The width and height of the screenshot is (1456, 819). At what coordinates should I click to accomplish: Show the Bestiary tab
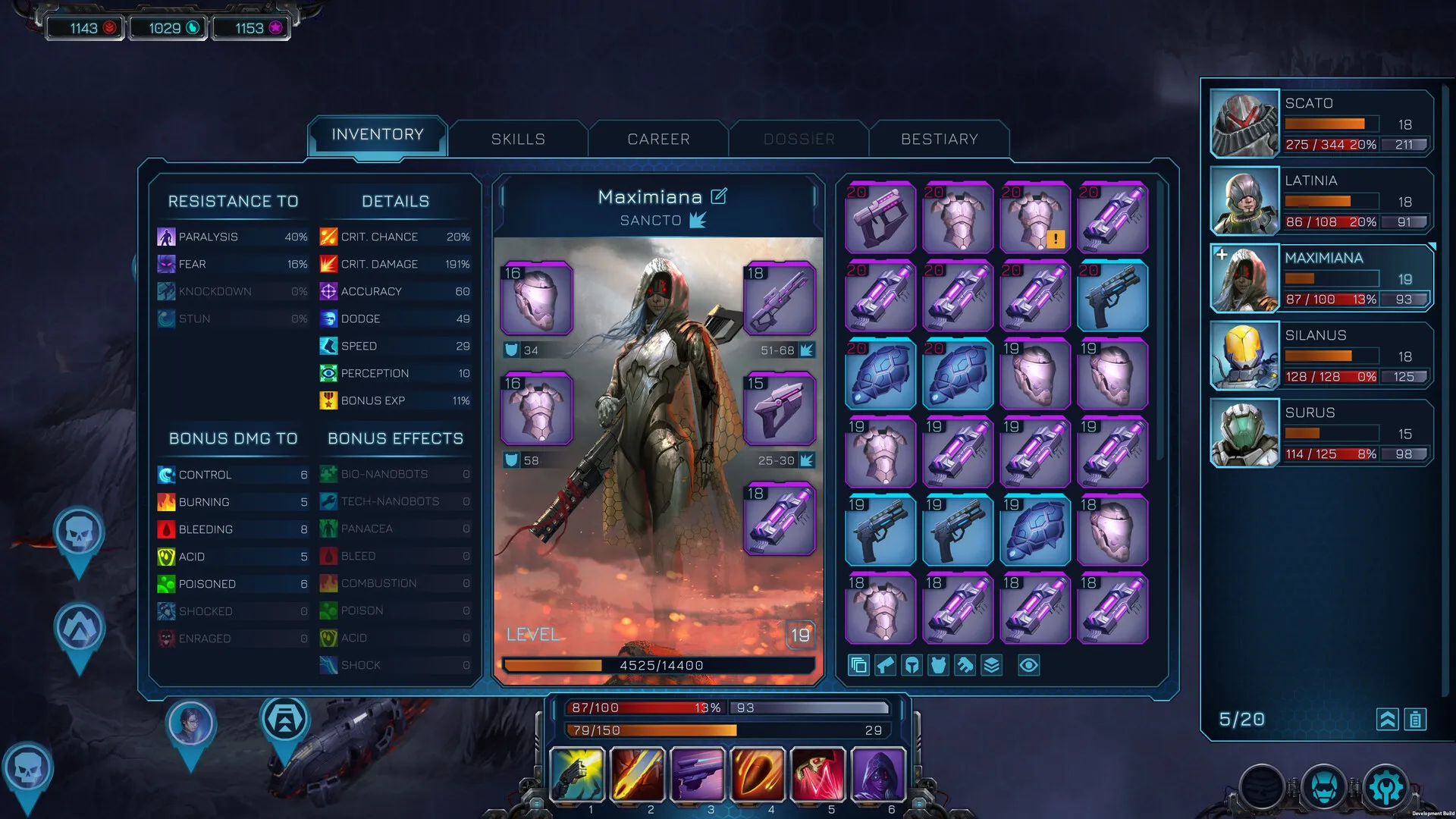(x=939, y=139)
